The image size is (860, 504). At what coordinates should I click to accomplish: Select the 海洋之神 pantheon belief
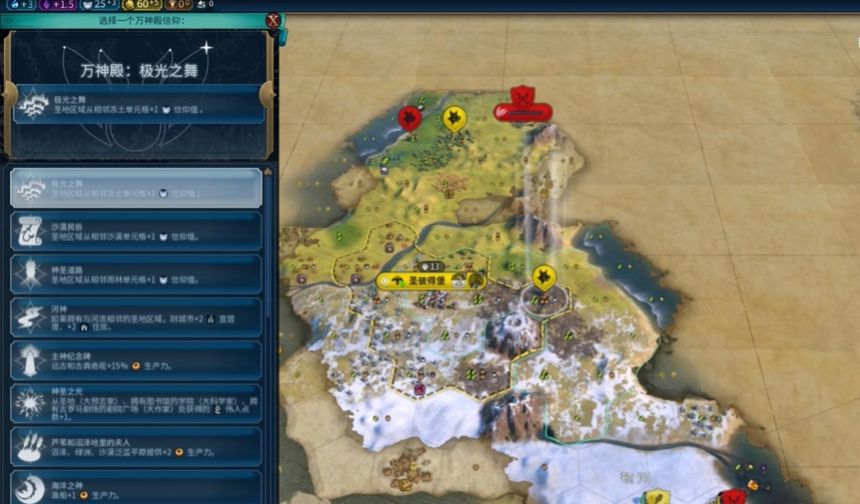tap(136, 486)
